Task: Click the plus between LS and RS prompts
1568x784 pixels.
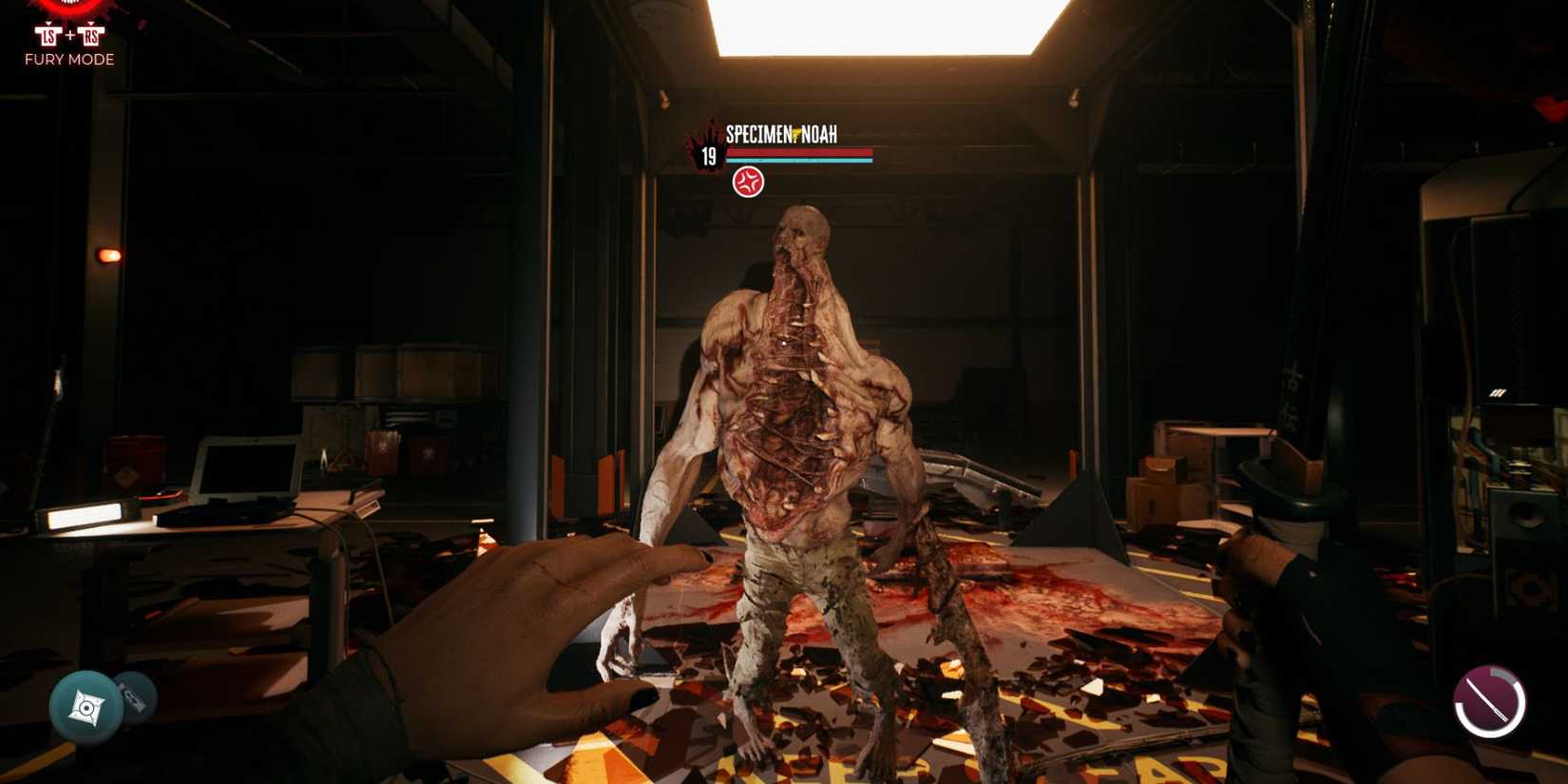Action: [70, 34]
